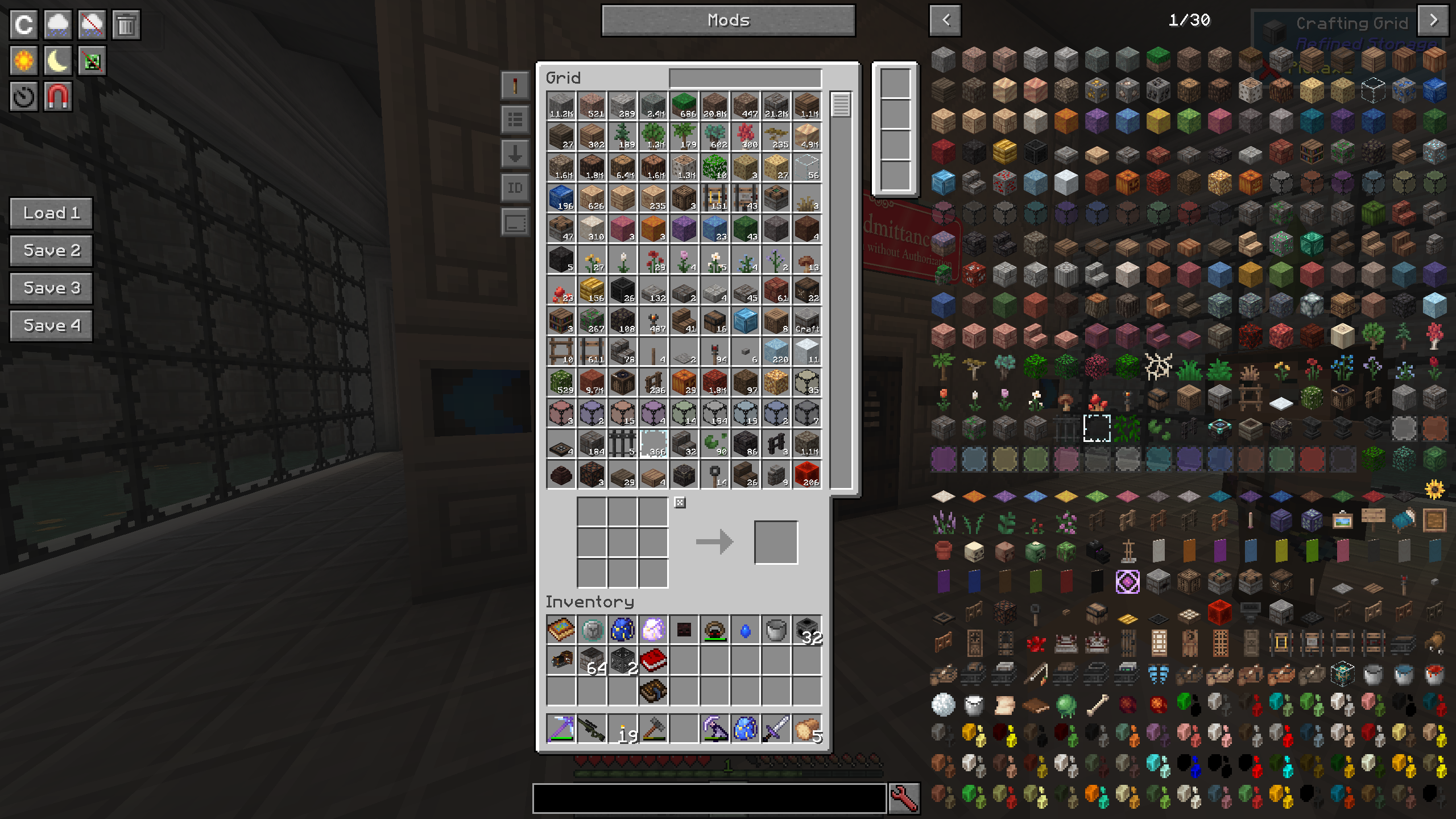Click the trash can delete icon
1456x819 pixels.
tap(126, 25)
